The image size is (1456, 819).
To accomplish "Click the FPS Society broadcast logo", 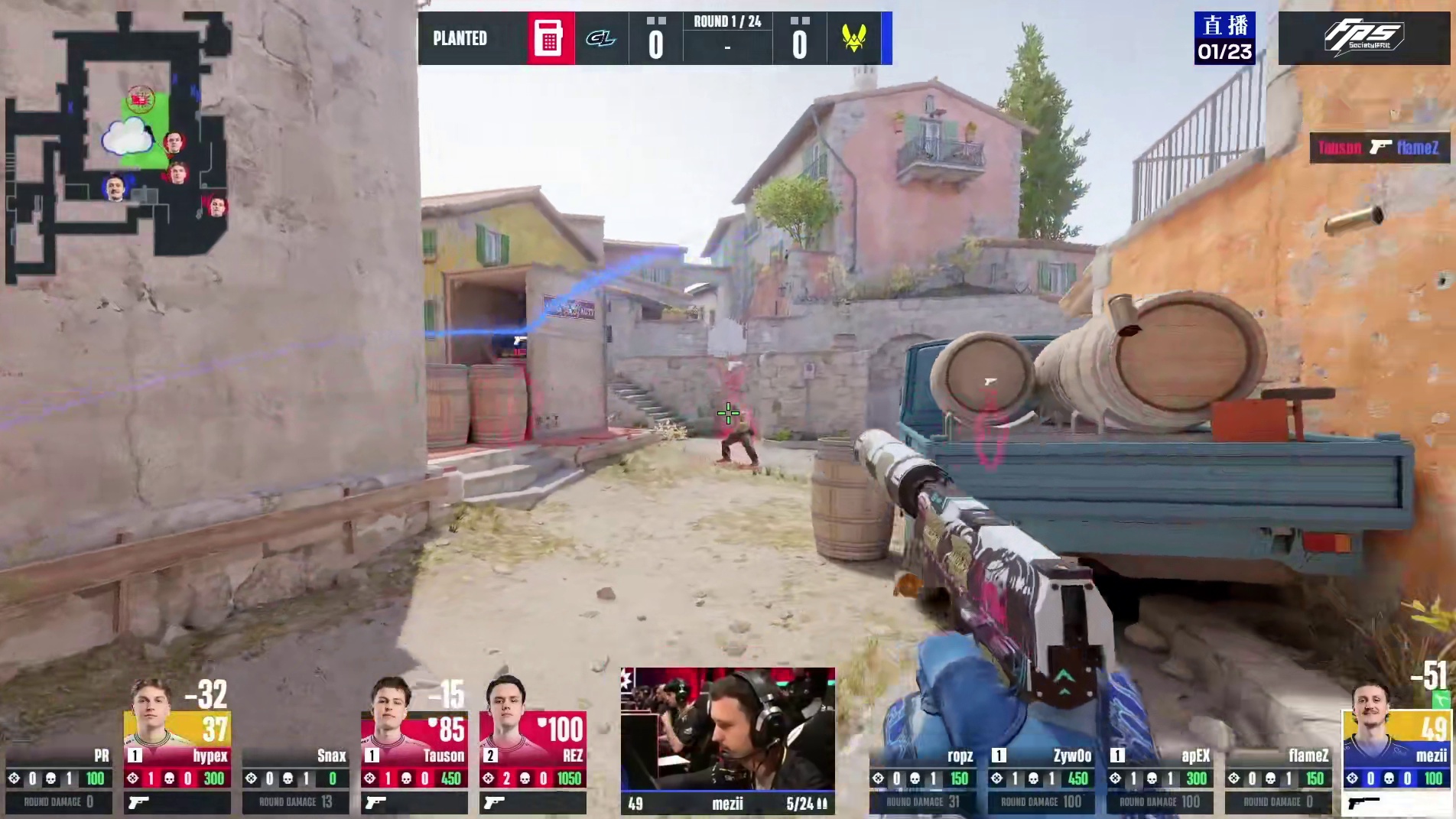I will 1365,37.
